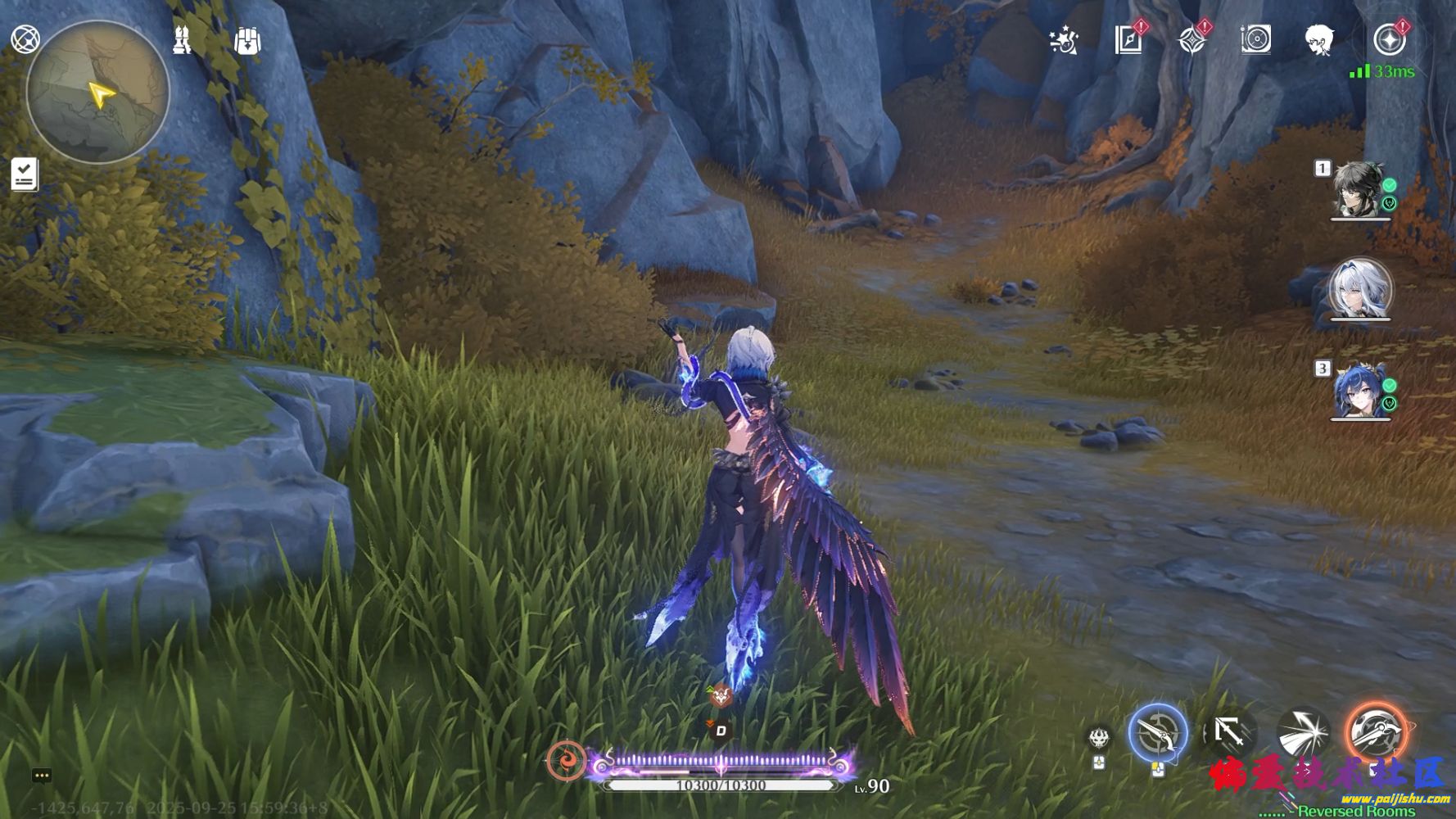Image resolution: width=1456 pixels, height=819 pixels.
Task: Open the quest checklist icon
Action: point(25,174)
